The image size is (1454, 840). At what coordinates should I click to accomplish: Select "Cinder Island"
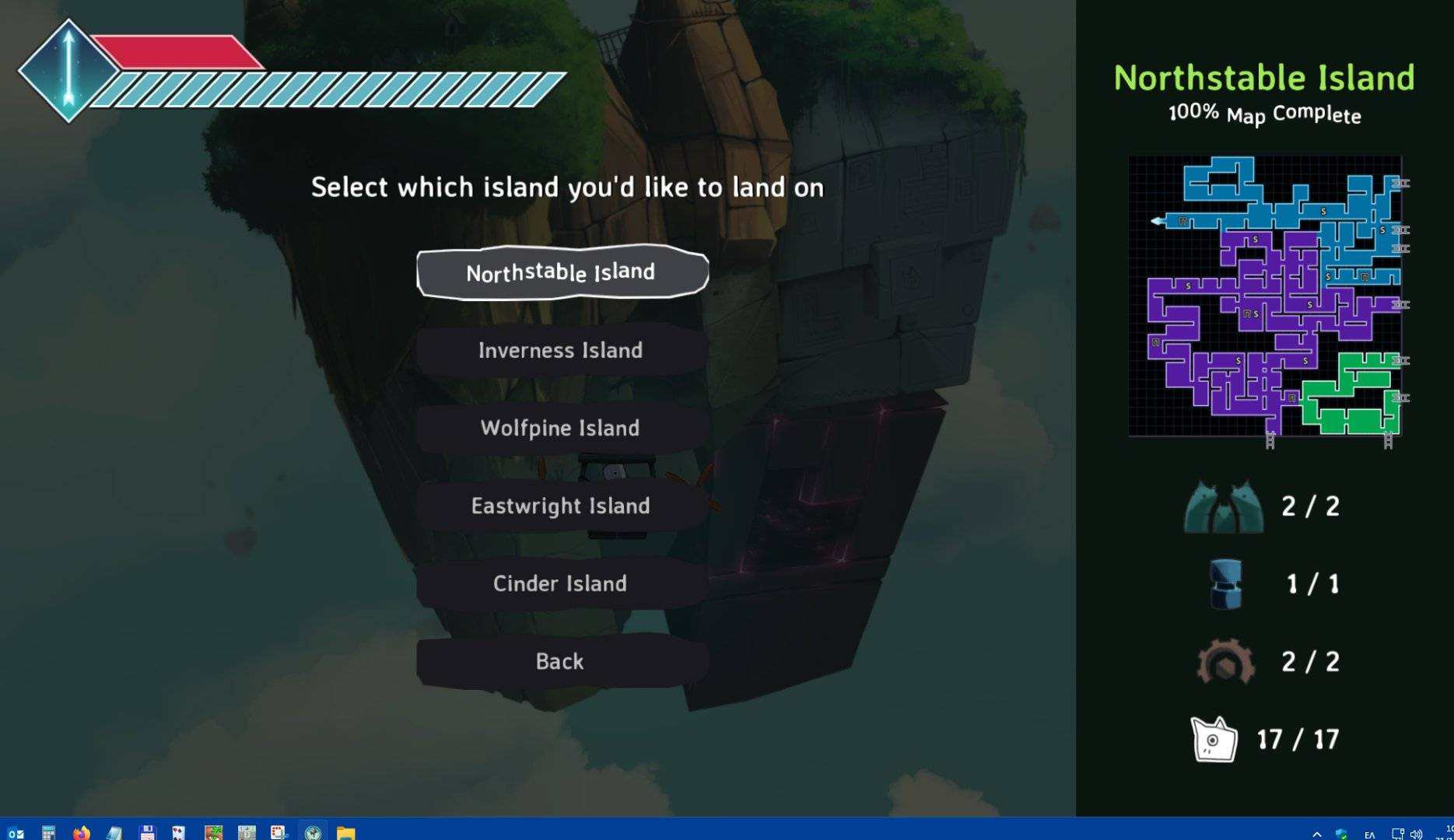[562, 583]
